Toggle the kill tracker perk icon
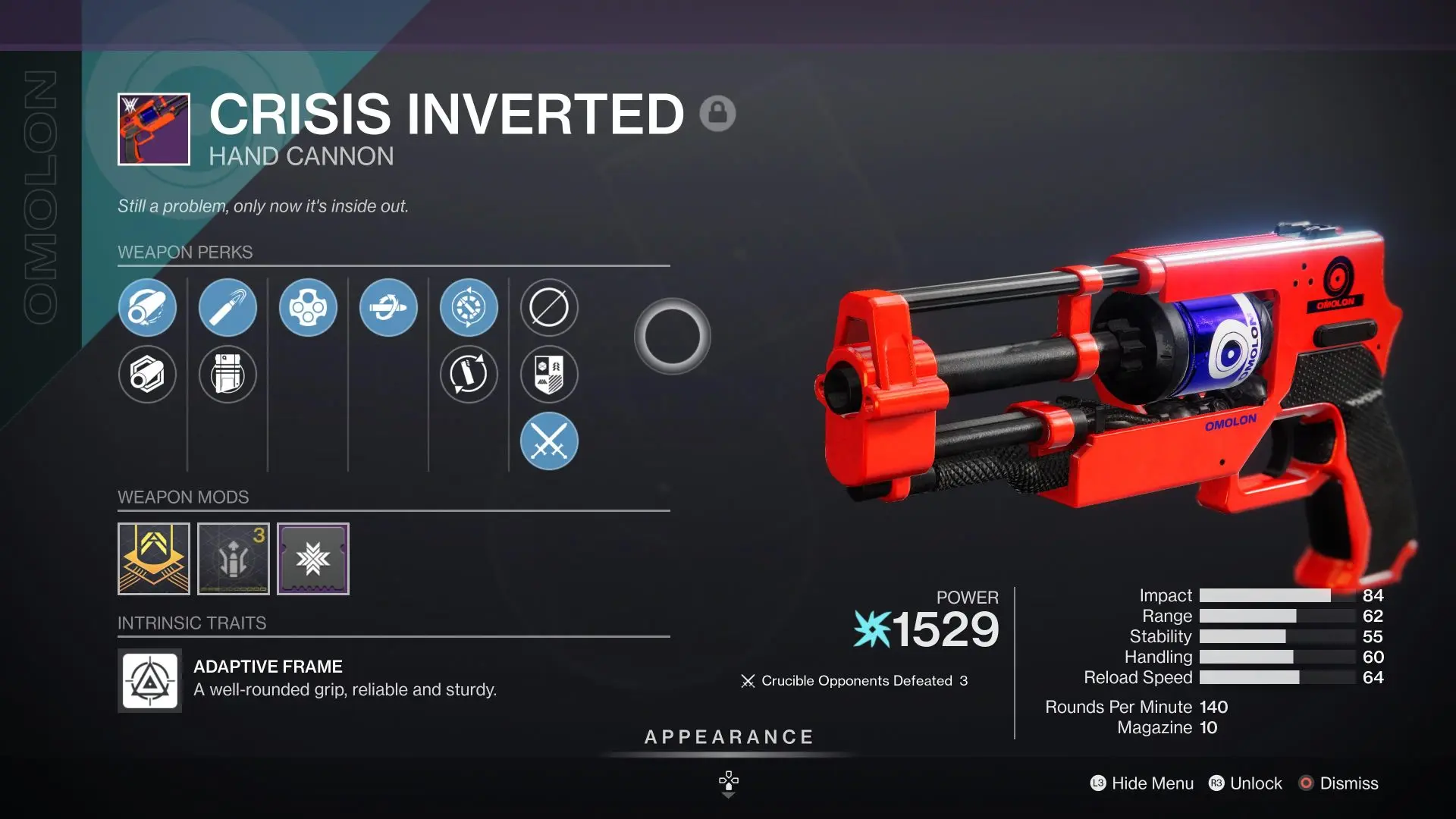The image size is (1456, 819). pos(549,375)
